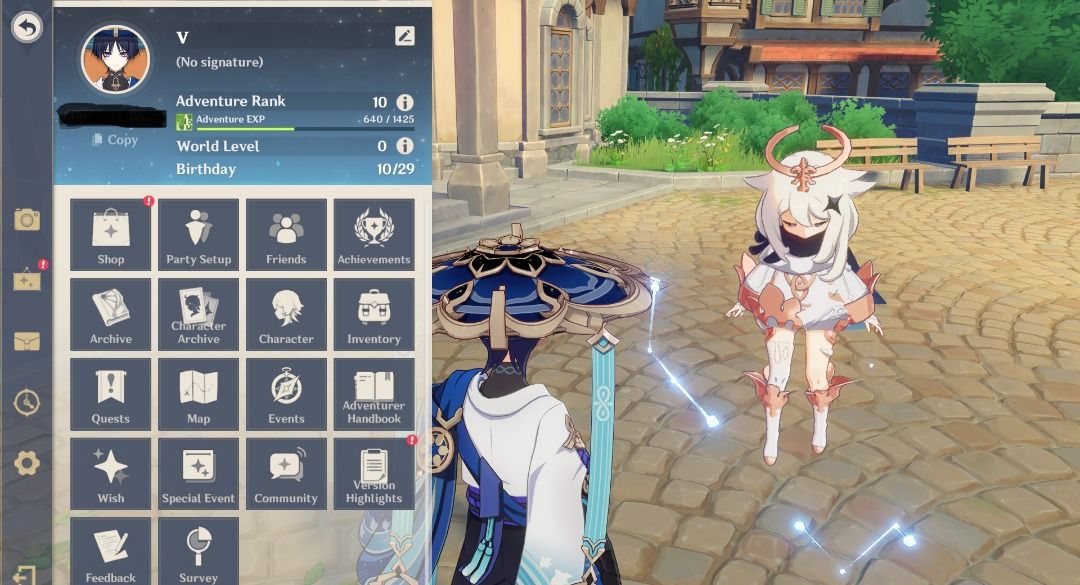The width and height of the screenshot is (1080, 585).
Task: Select the Quests menu tile
Action: pos(111,395)
